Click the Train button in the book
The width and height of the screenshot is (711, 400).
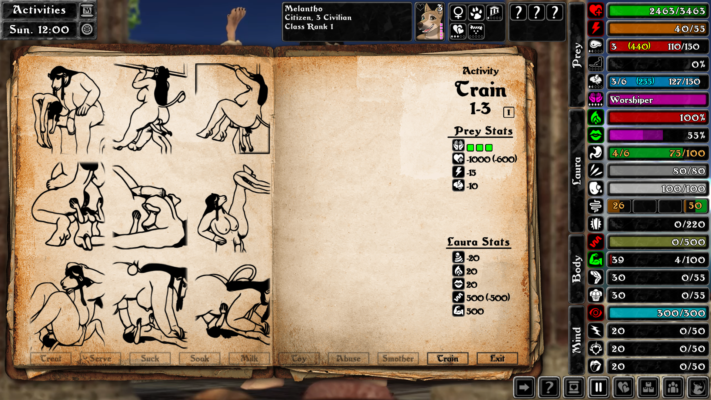point(447,358)
